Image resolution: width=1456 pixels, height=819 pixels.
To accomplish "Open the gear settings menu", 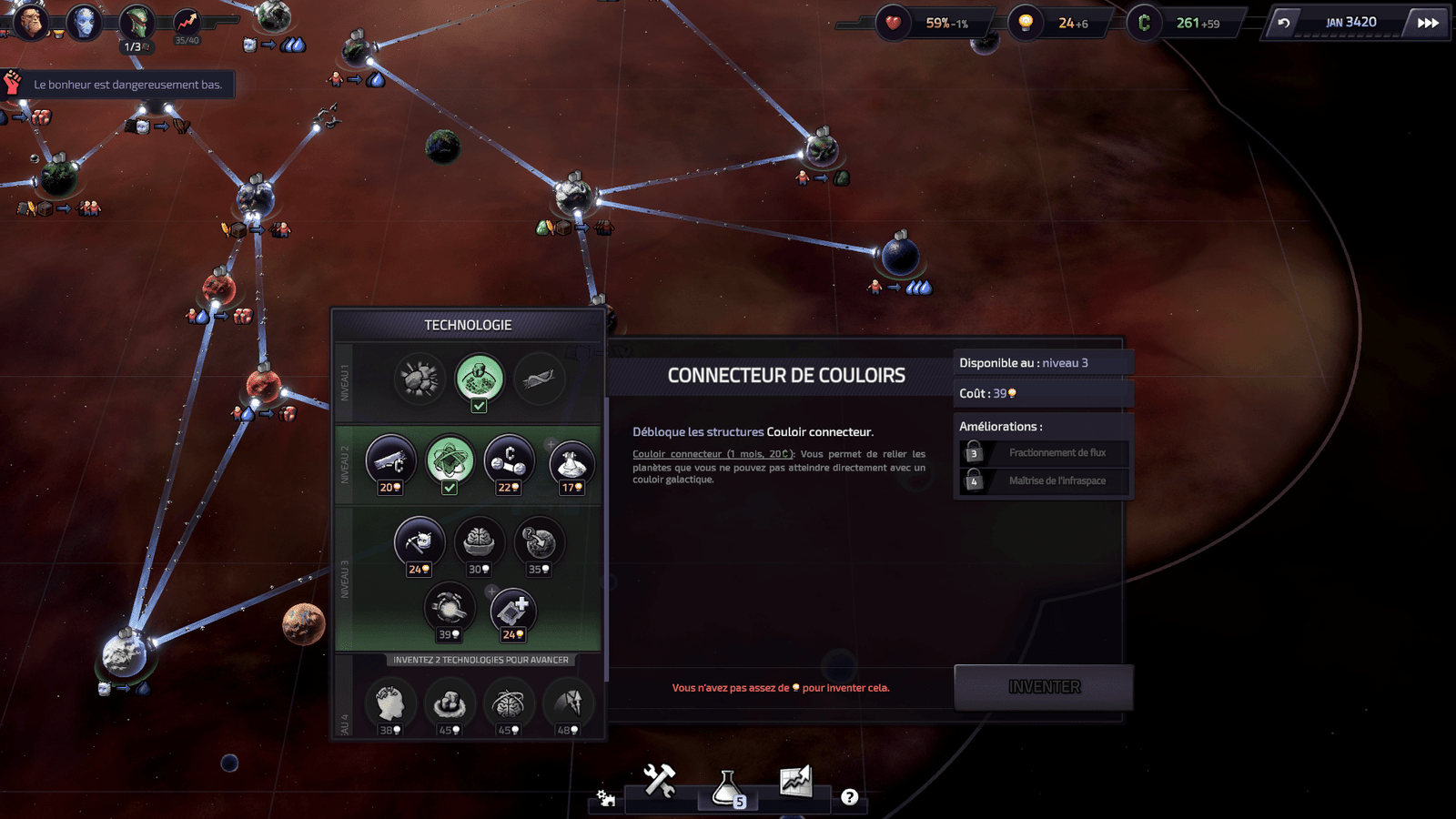I will click(x=606, y=798).
